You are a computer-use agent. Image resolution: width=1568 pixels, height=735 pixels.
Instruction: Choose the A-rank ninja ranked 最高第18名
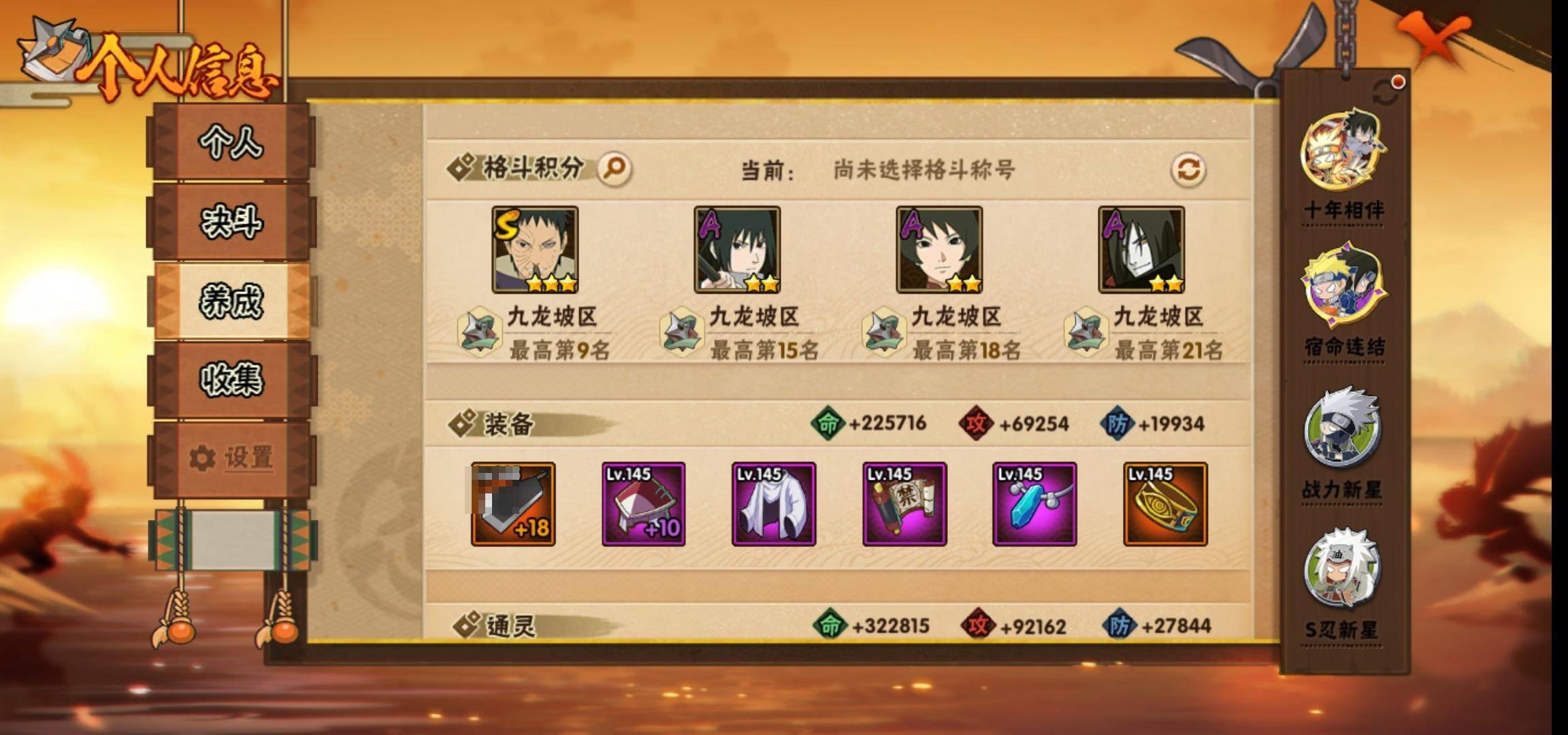pyautogui.click(x=939, y=250)
